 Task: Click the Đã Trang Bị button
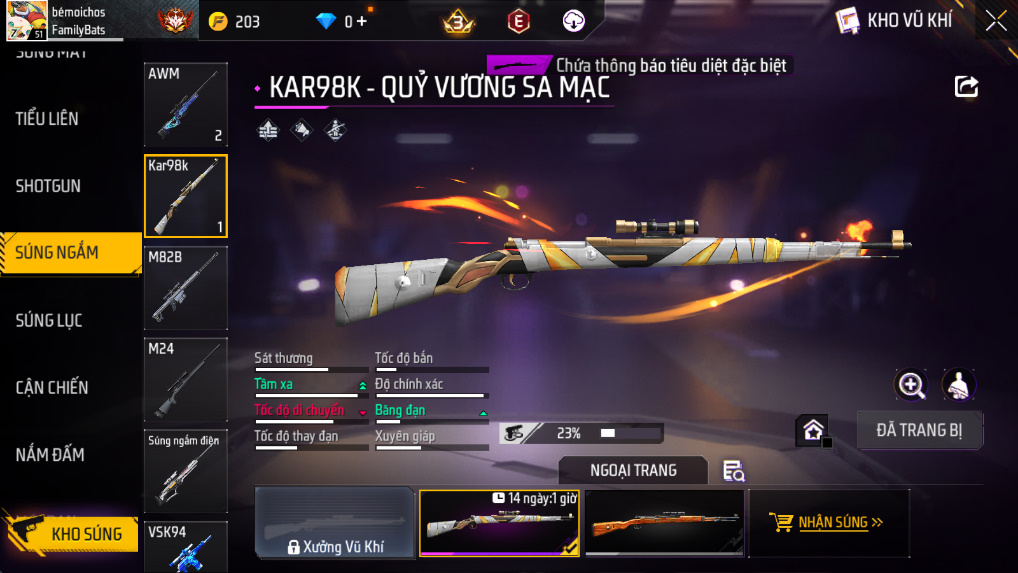920,430
